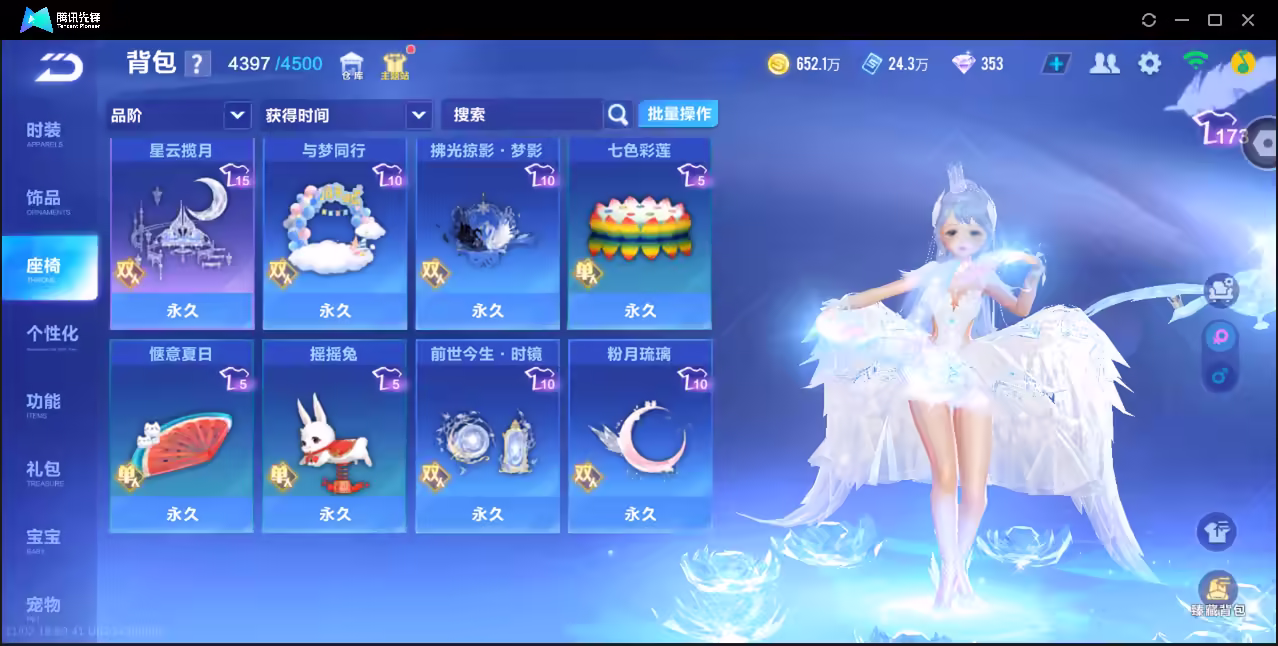
Task: Open the 仓库 warehouse icon
Action: click(x=352, y=66)
